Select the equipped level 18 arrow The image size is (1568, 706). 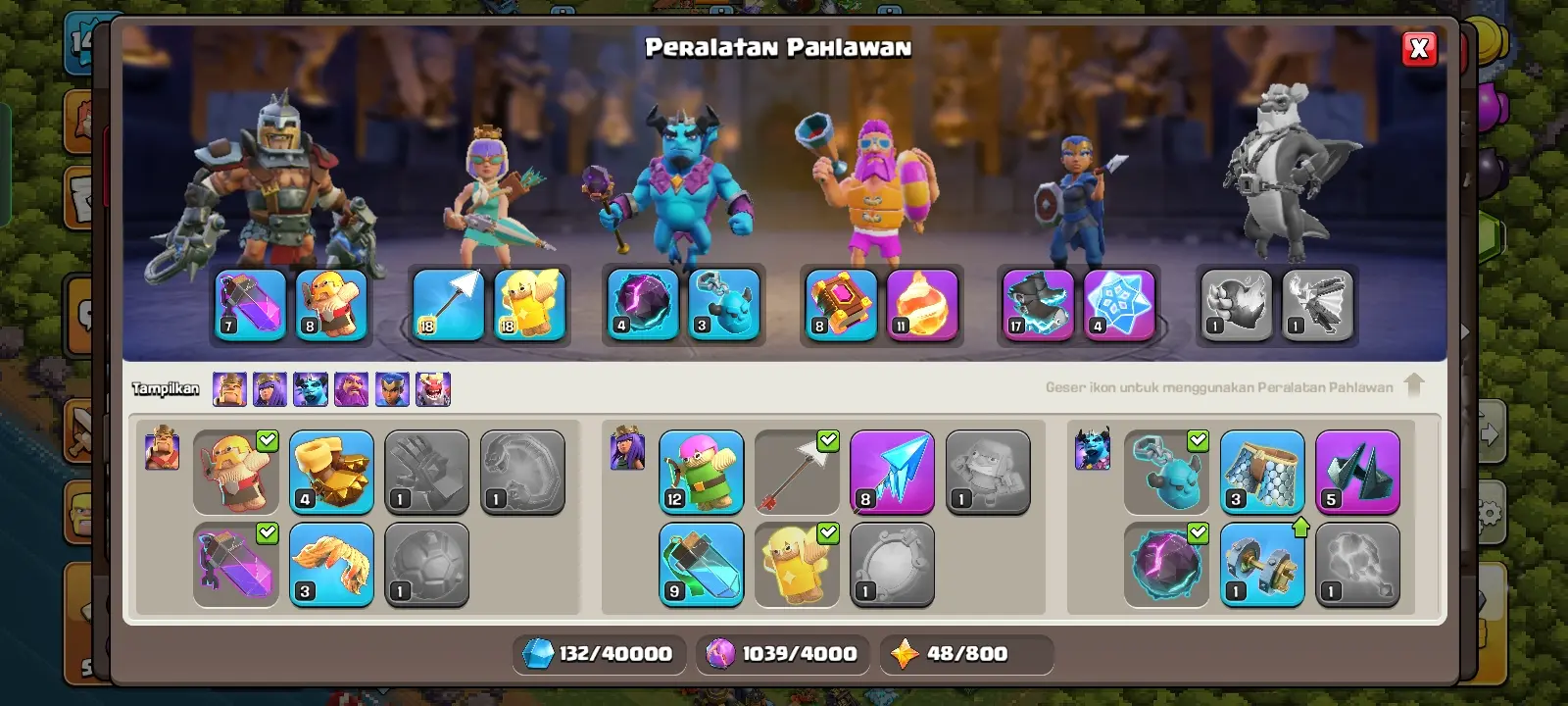tap(448, 305)
